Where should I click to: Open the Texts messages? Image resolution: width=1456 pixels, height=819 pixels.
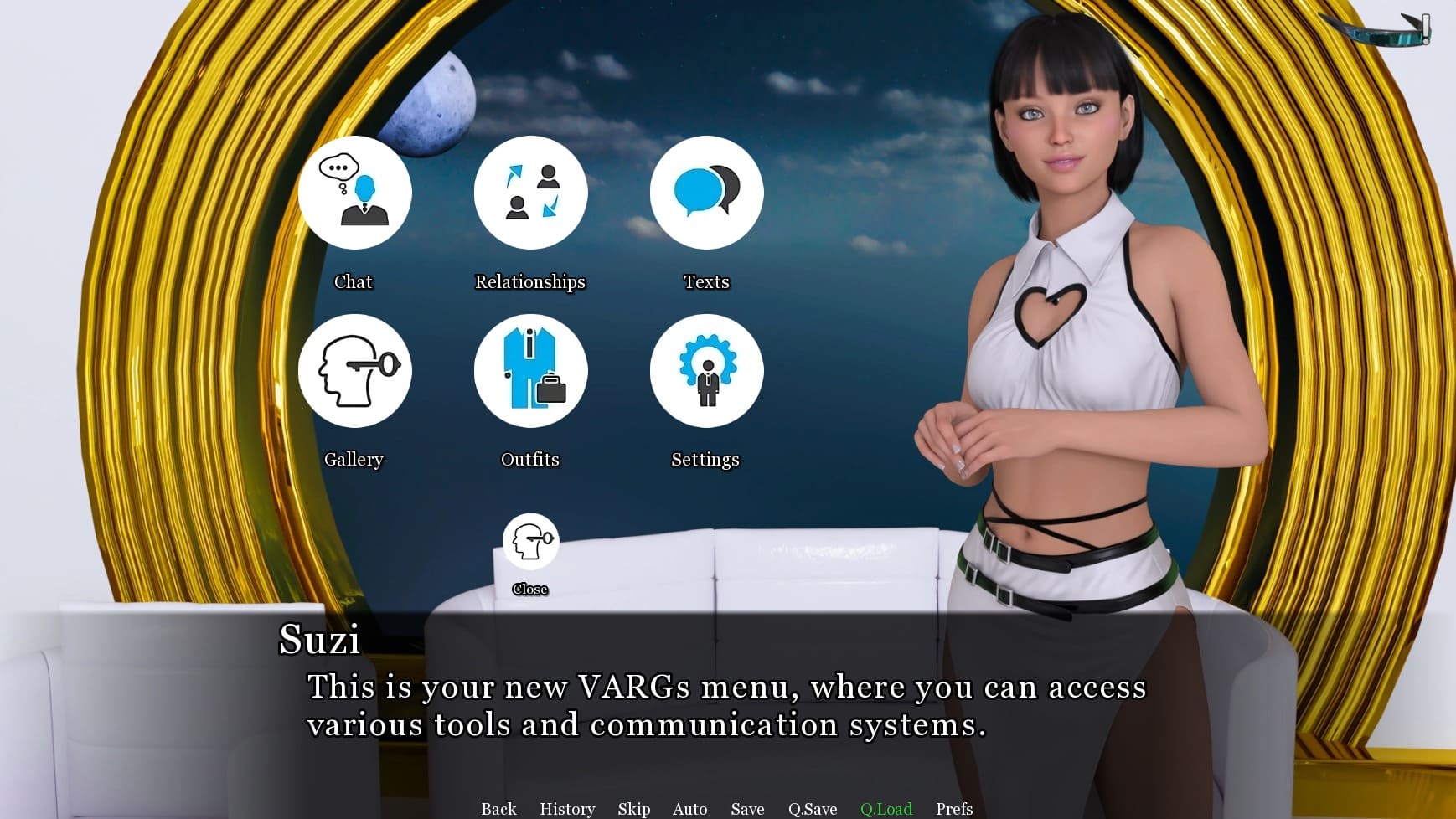[706, 193]
